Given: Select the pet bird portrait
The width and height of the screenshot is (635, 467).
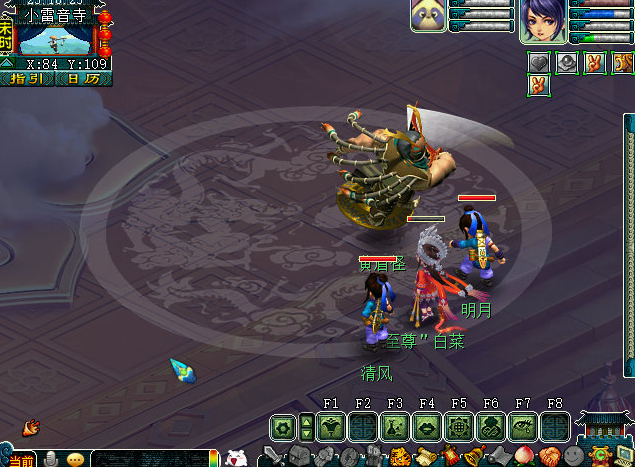Looking at the screenshot, I should (428, 15).
